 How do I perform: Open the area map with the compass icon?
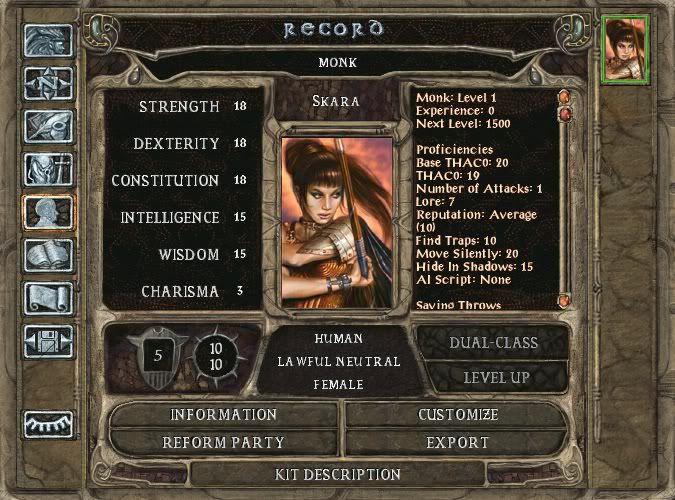47,83
